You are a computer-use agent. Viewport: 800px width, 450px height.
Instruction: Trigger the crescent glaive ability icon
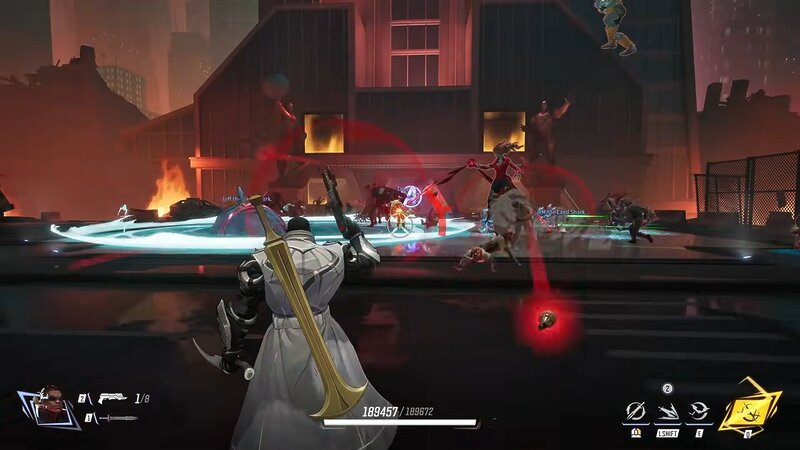click(x=698, y=411)
